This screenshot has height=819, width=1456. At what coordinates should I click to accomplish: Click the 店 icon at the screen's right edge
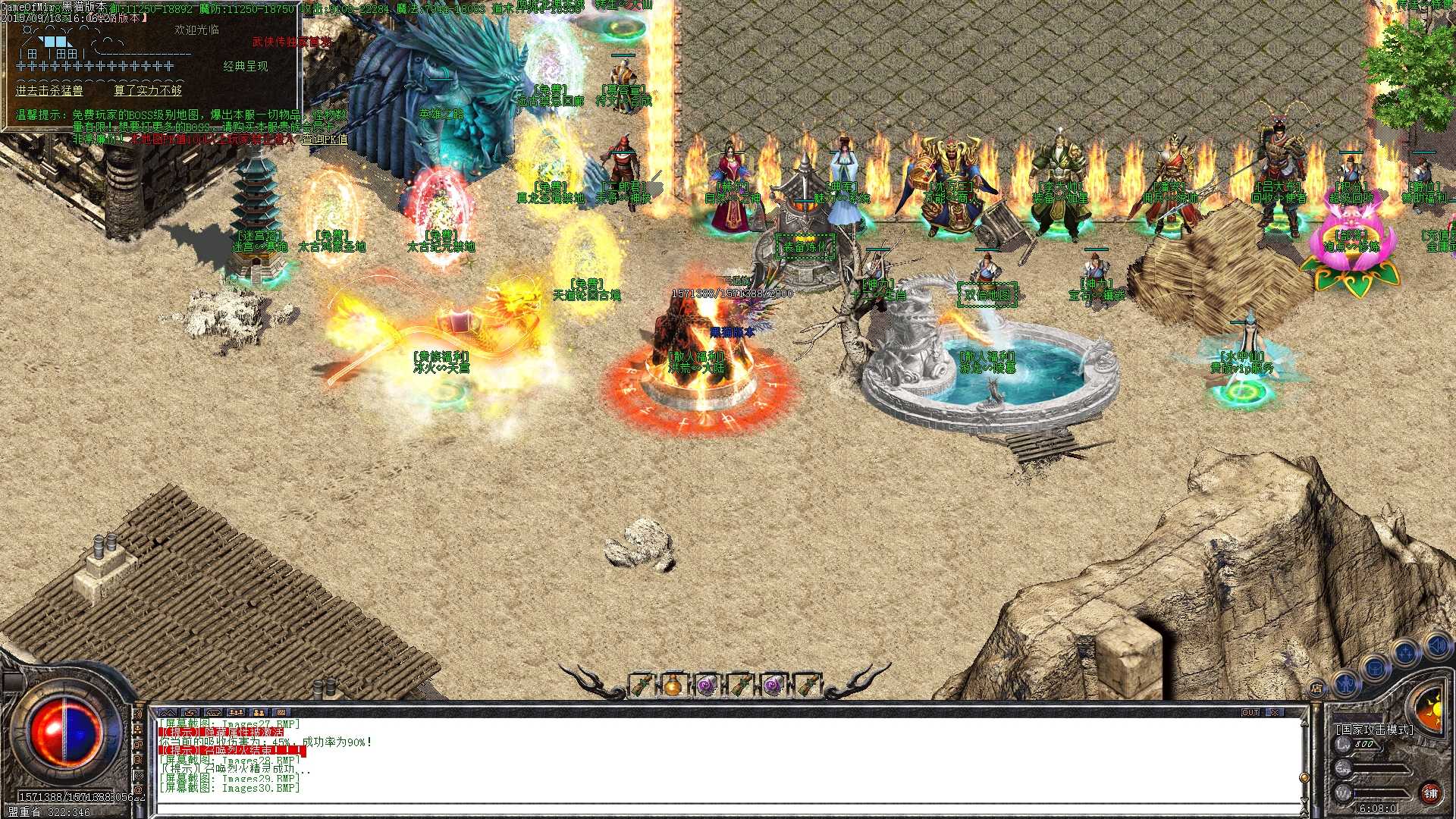tap(1317, 688)
